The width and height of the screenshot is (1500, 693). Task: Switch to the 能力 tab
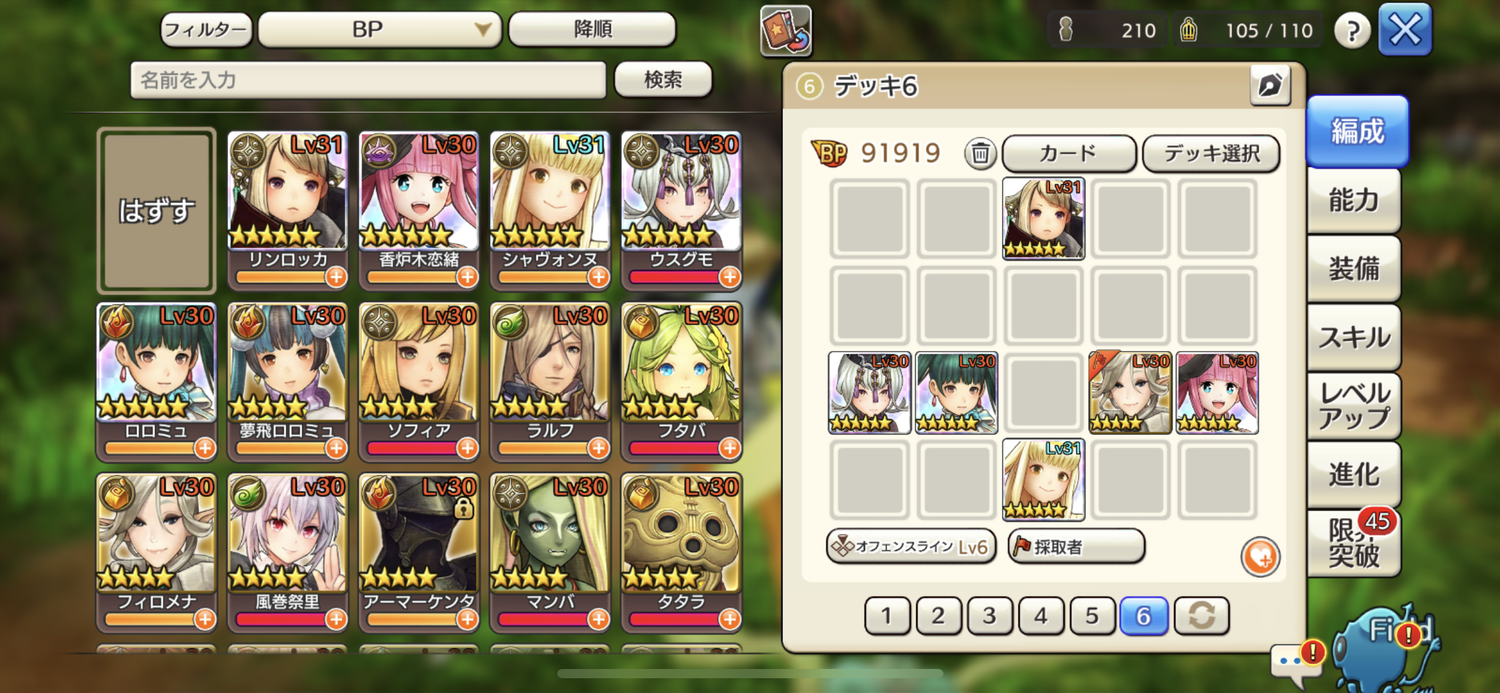point(1354,200)
